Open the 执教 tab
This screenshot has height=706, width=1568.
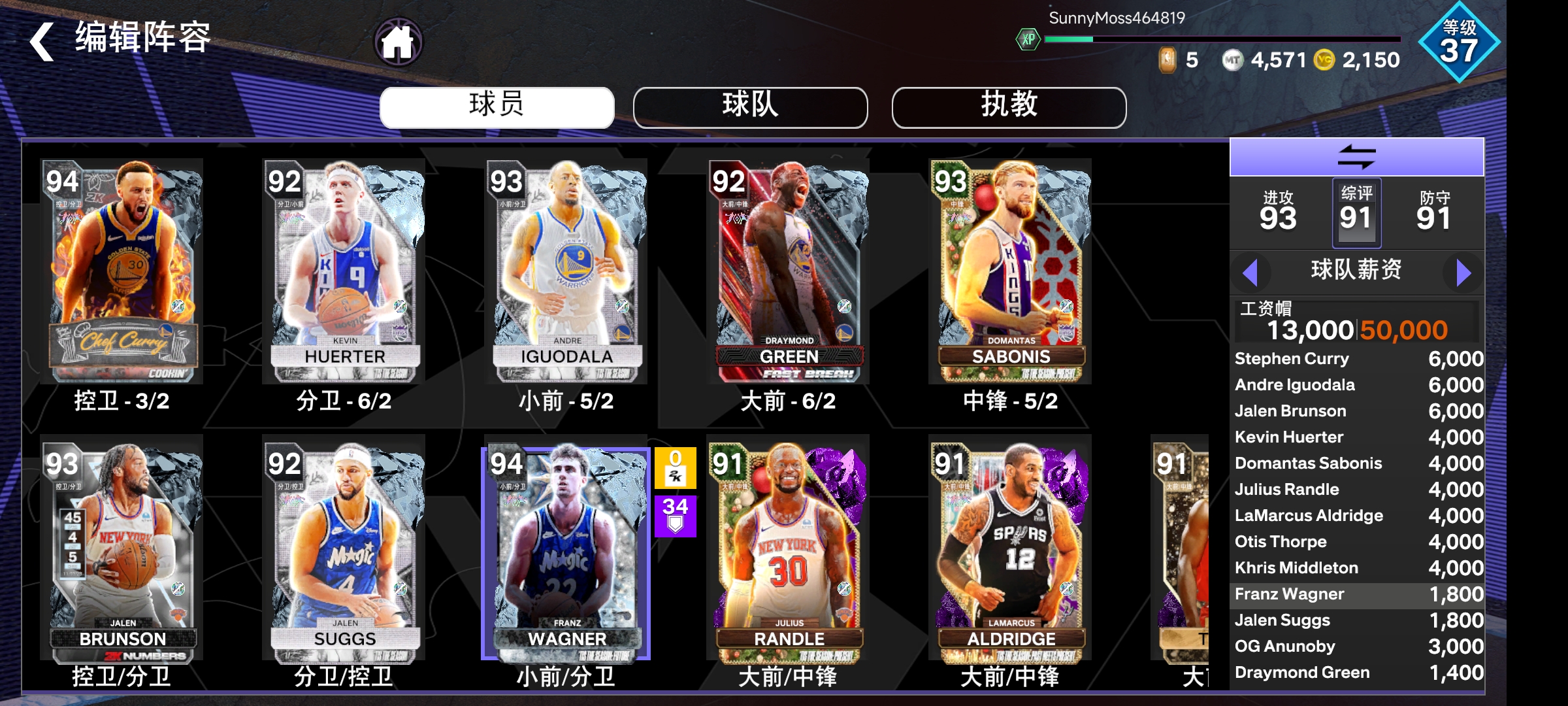coord(1009,107)
